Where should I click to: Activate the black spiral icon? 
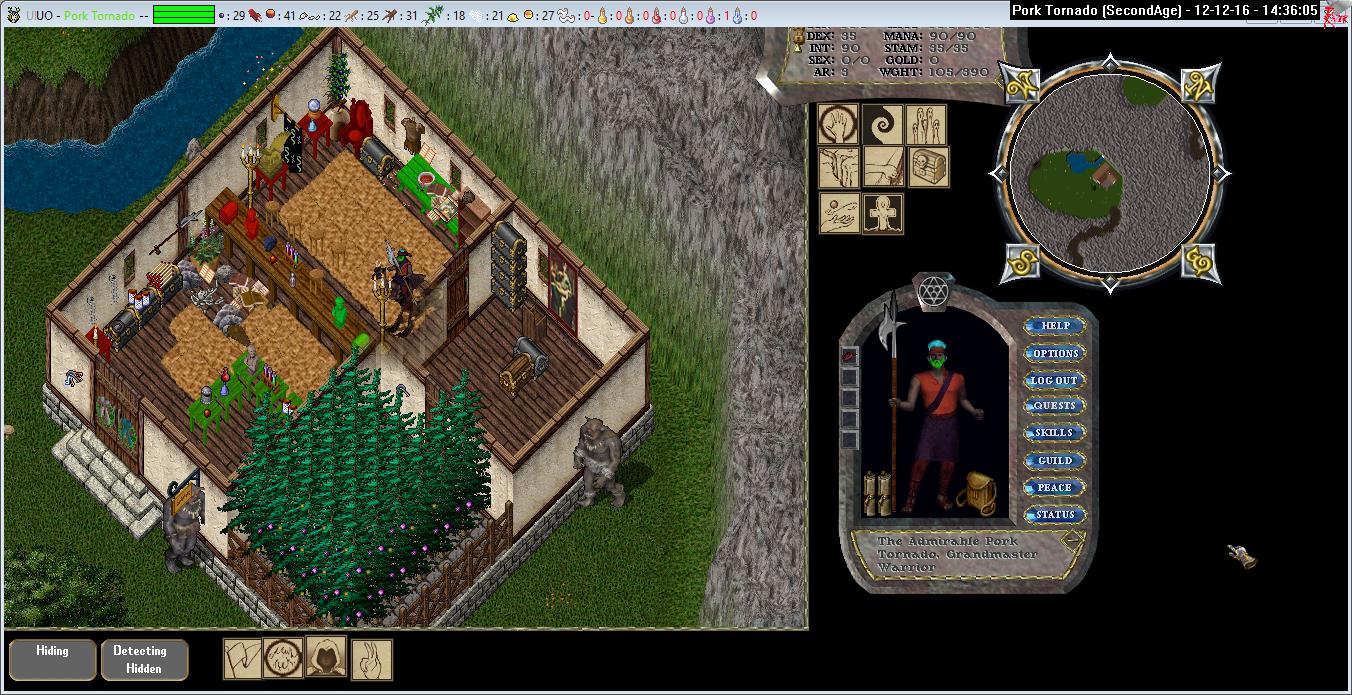(882, 124)
